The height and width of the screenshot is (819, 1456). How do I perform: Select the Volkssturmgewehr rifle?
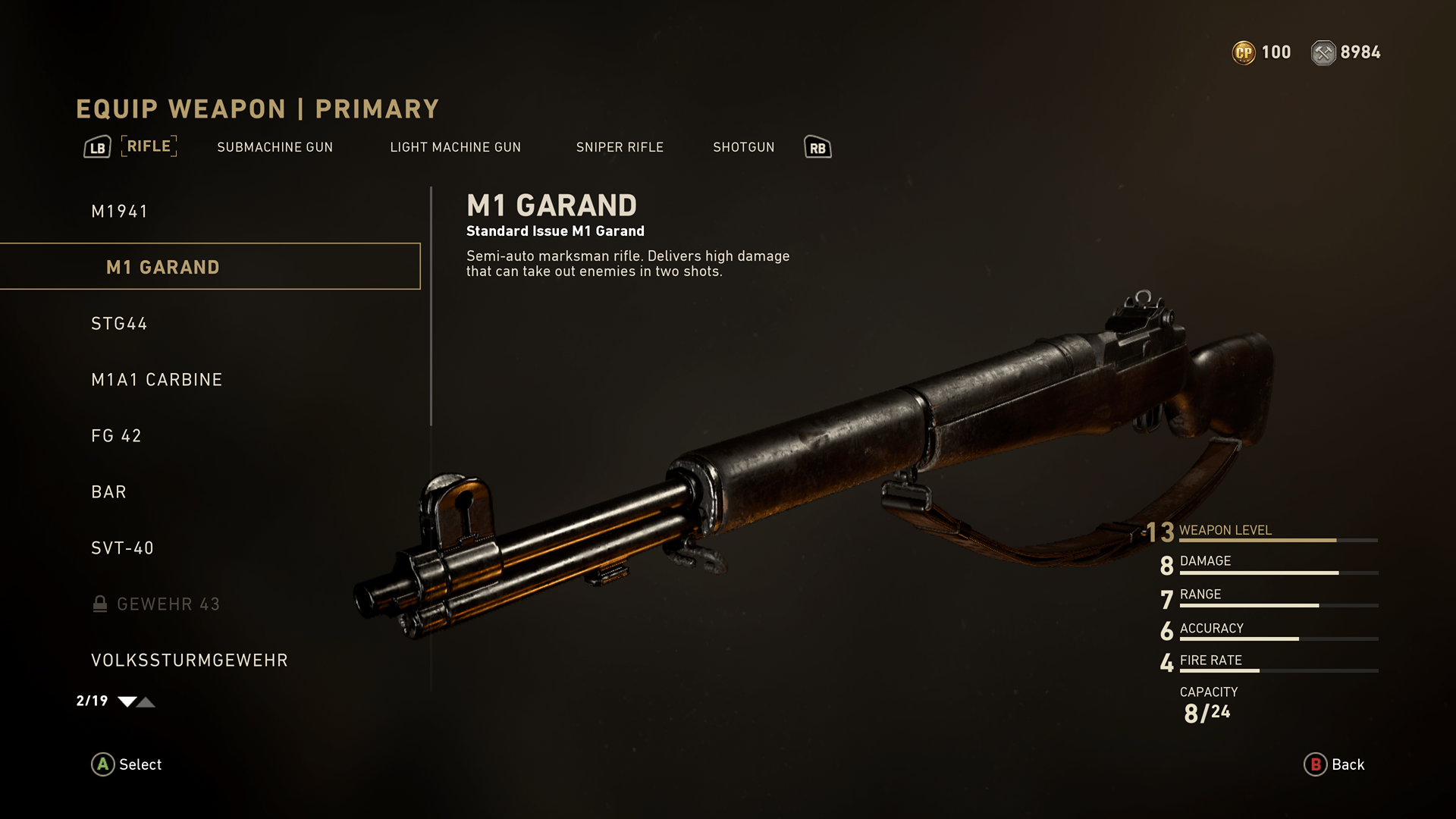[189, 661]
